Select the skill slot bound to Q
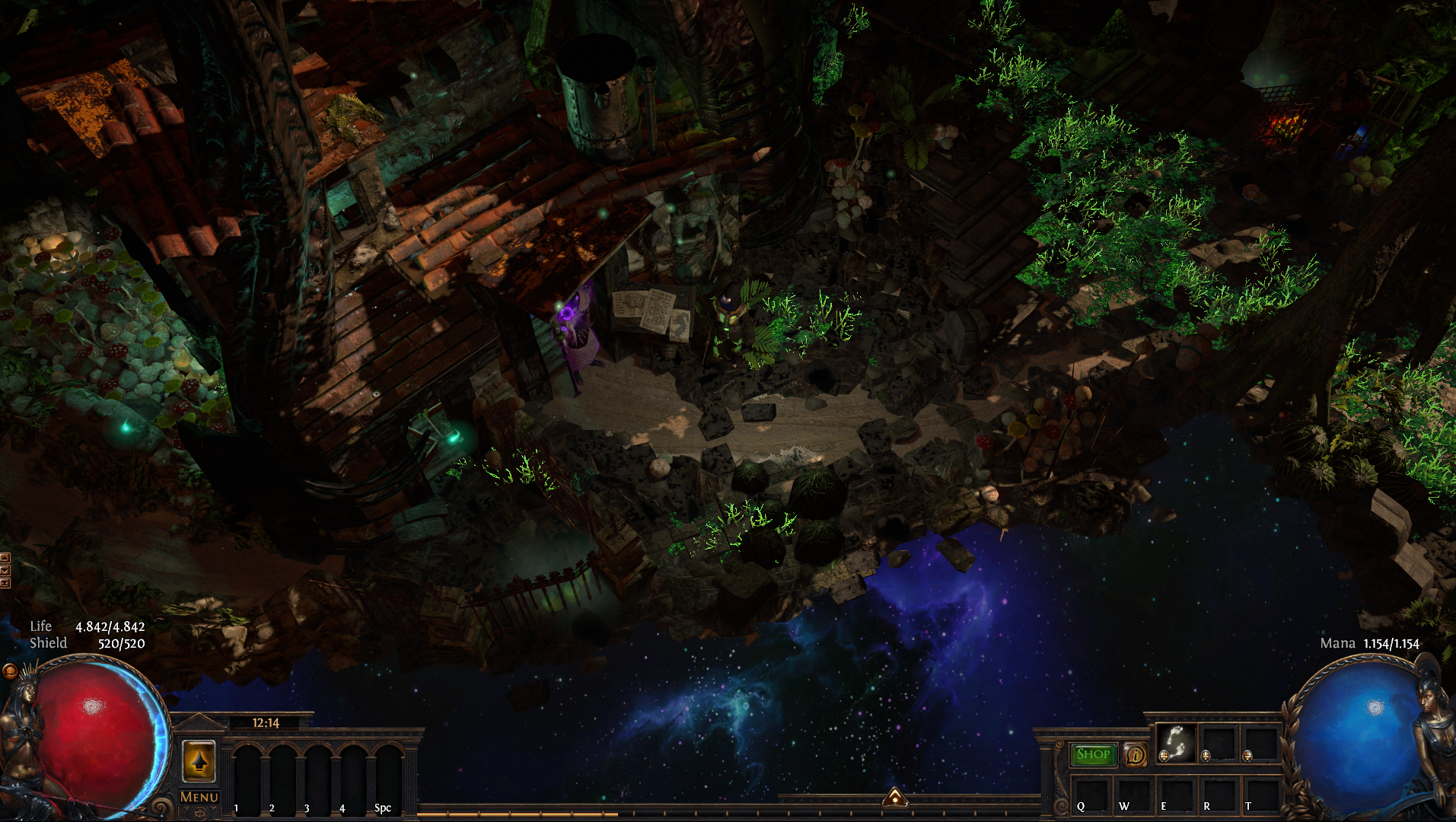Viewport: 1456px width, 822px height. 1091,795
